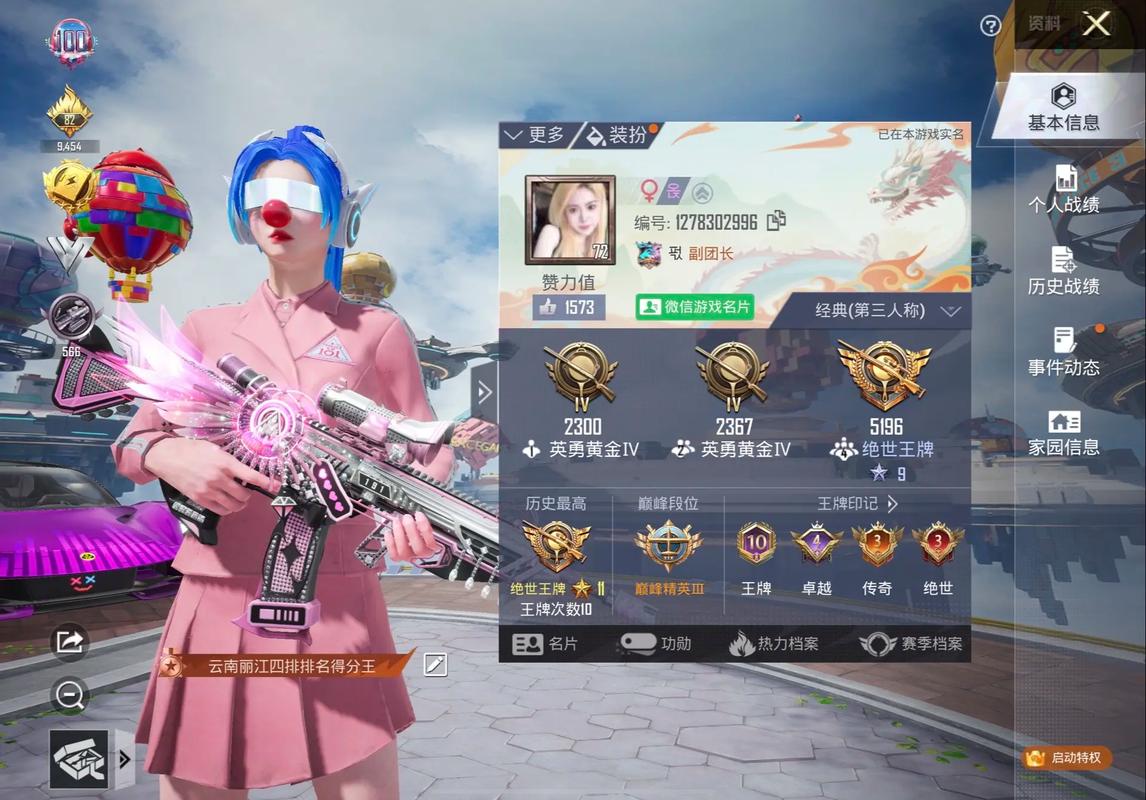Close the profile screen with X

click(x=1097, y=24)
